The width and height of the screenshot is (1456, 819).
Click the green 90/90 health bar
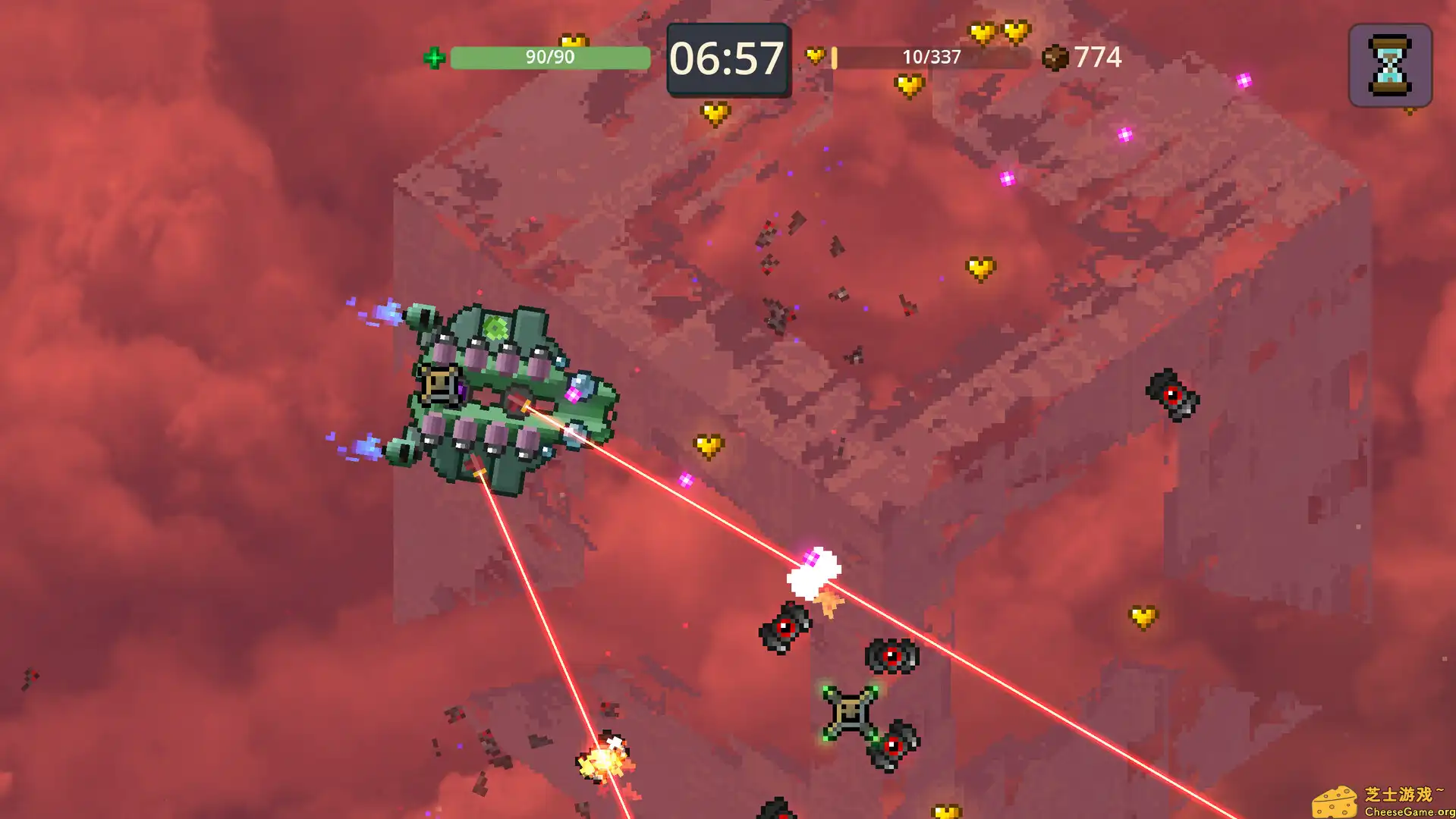[549, 56]
